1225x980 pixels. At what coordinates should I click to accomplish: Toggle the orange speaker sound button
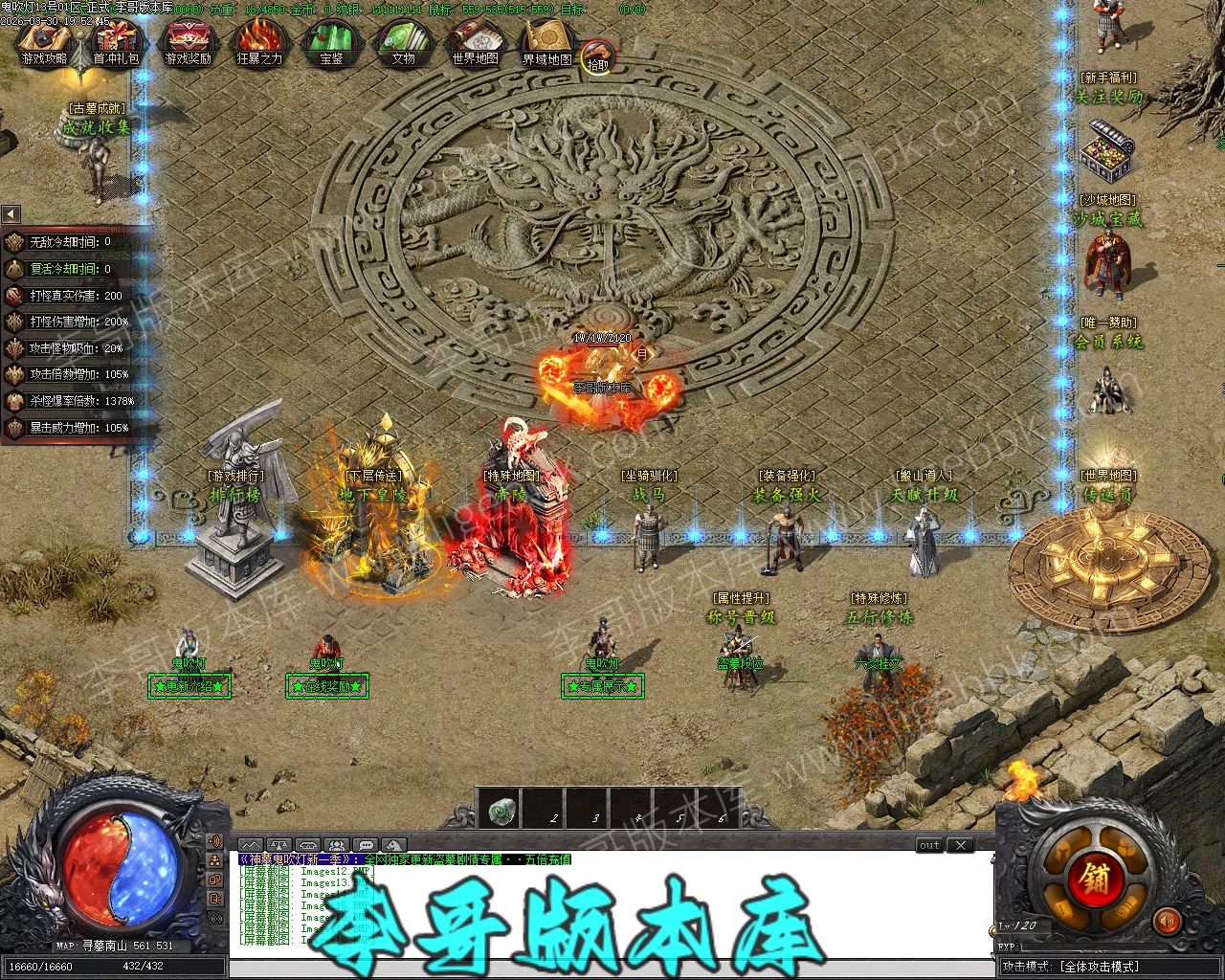click(x=1167, y=922)
